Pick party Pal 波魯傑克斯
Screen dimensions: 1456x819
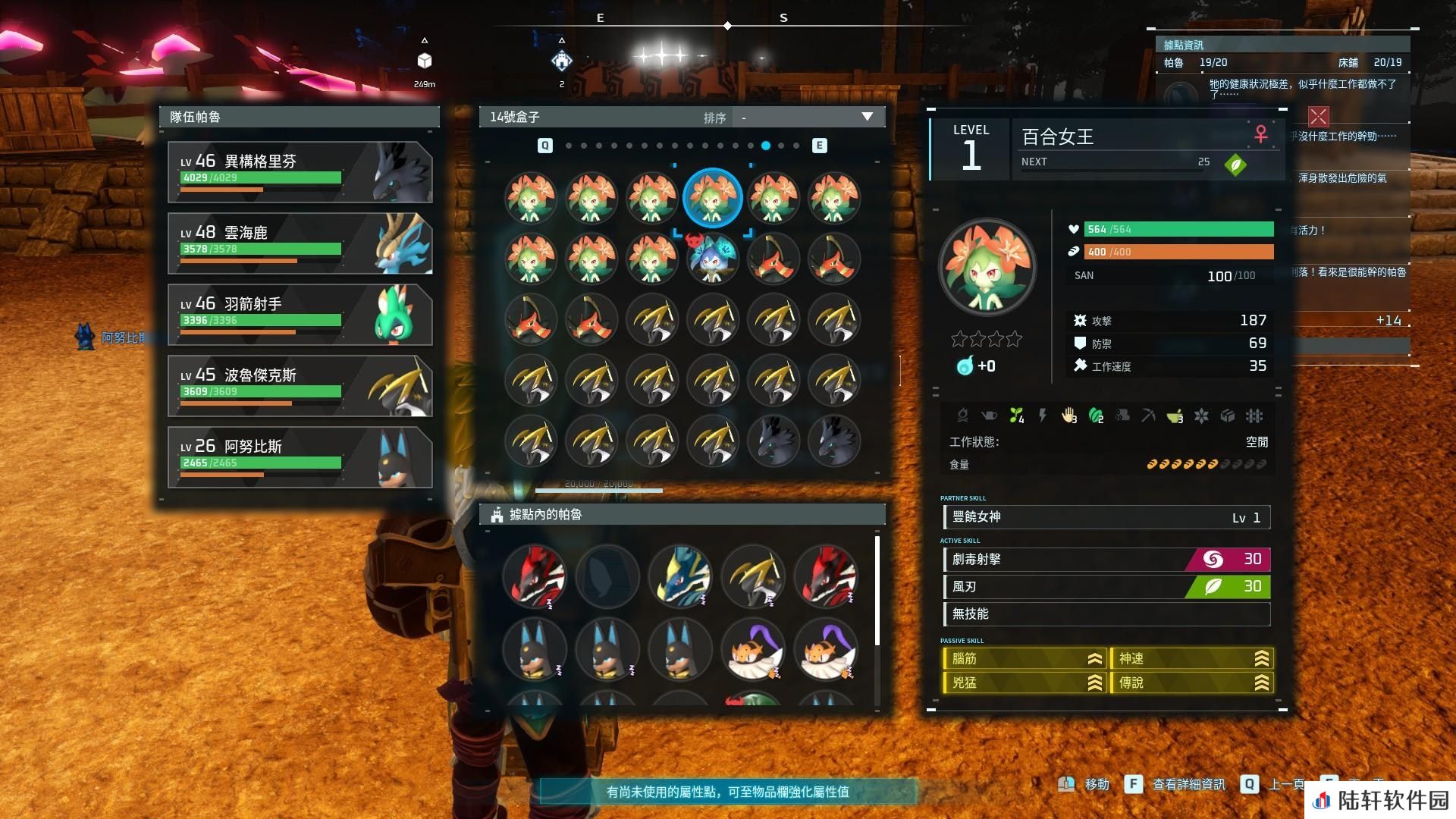[300, 386]
